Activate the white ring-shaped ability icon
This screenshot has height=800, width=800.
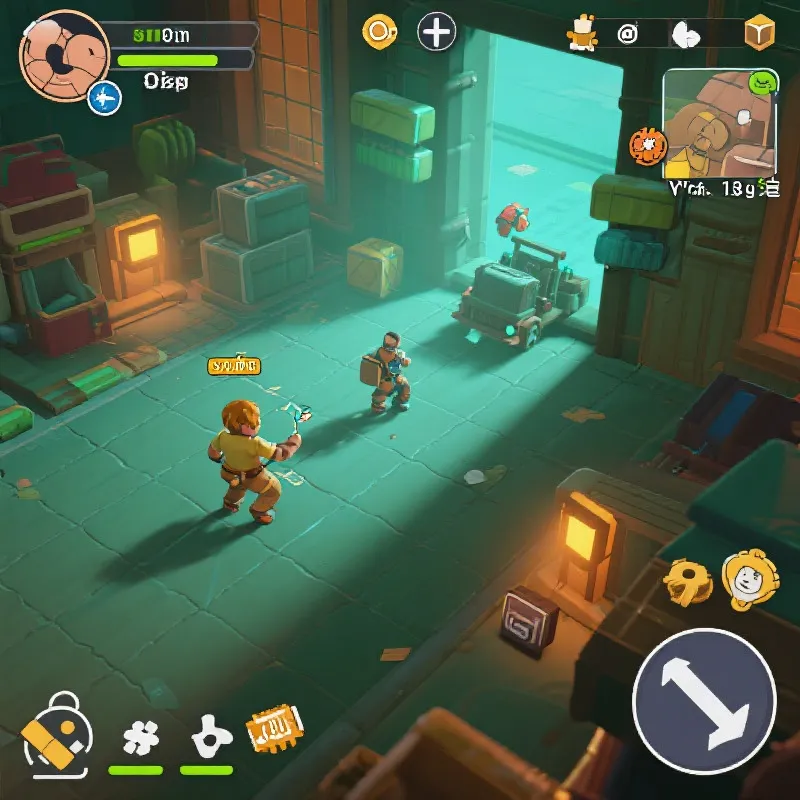[x=208, y=738]
